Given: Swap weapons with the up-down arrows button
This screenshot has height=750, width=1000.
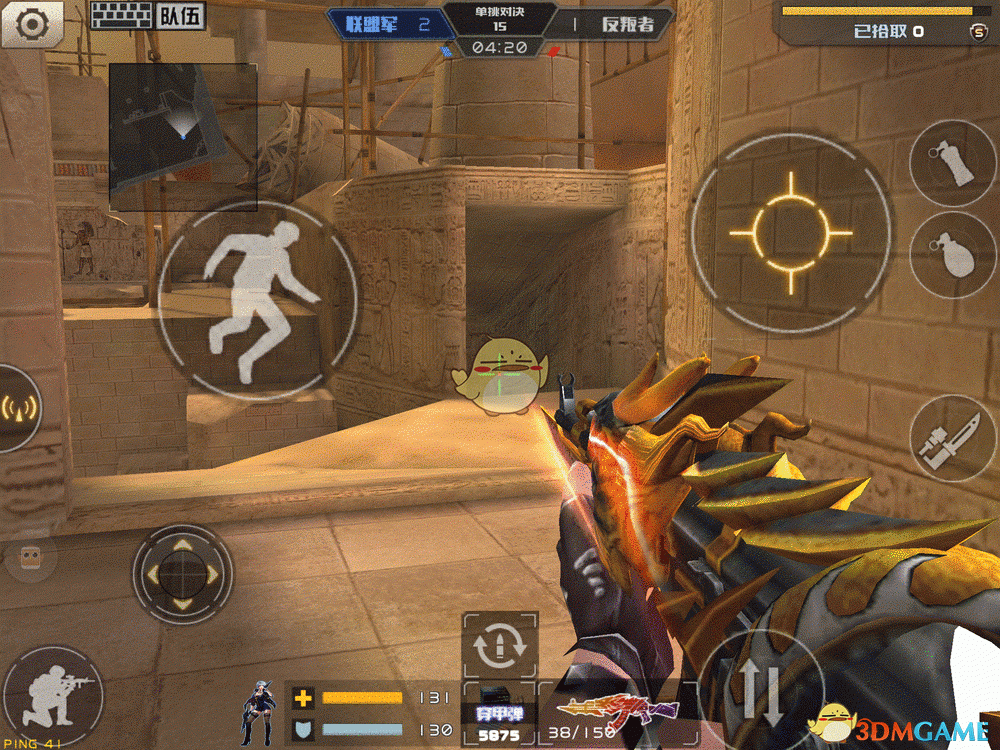Looking at the screenshot, I should pyautogui.click(x=763, y=692).
